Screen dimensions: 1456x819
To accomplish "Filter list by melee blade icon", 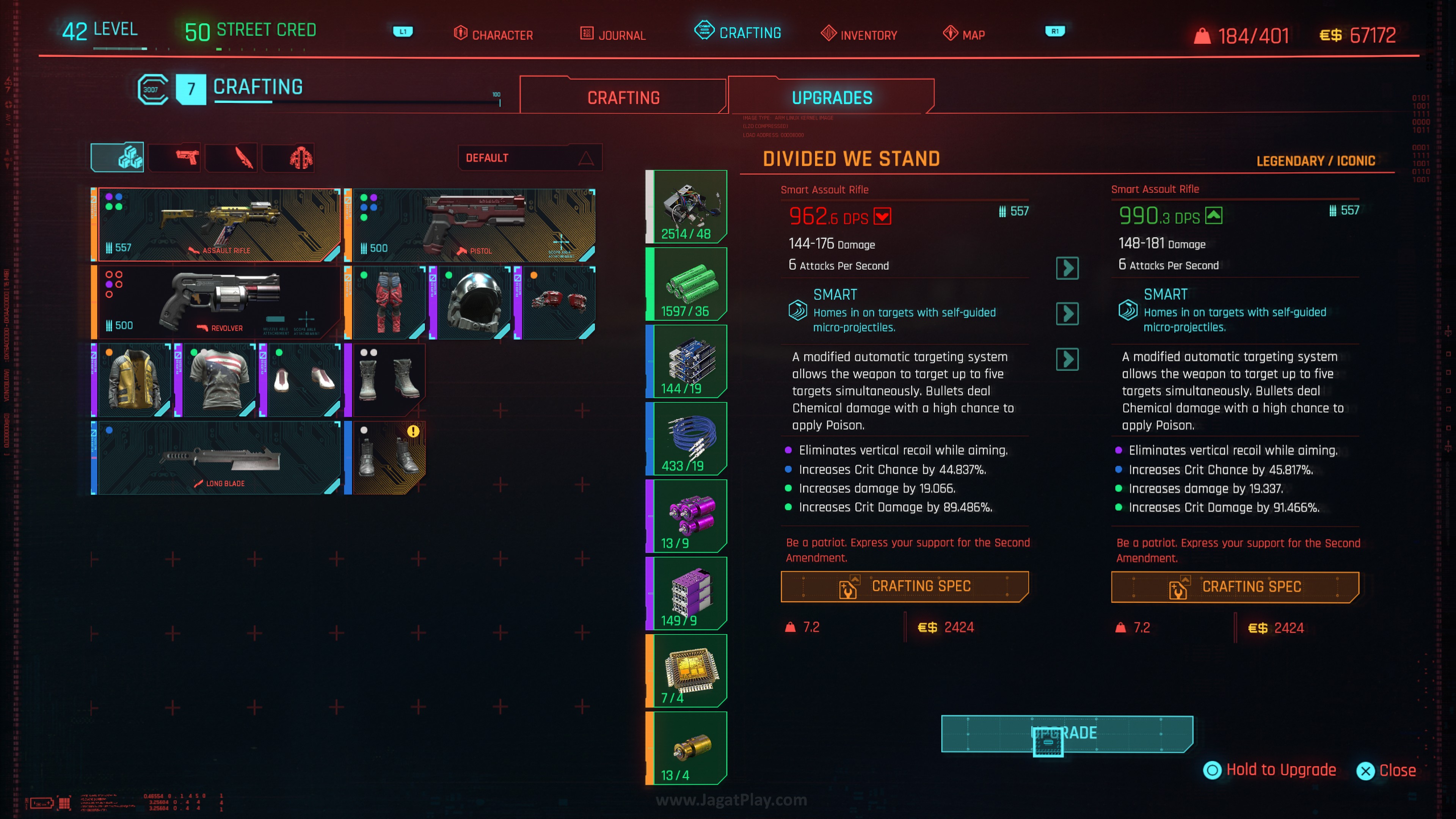I will (243, 157).
